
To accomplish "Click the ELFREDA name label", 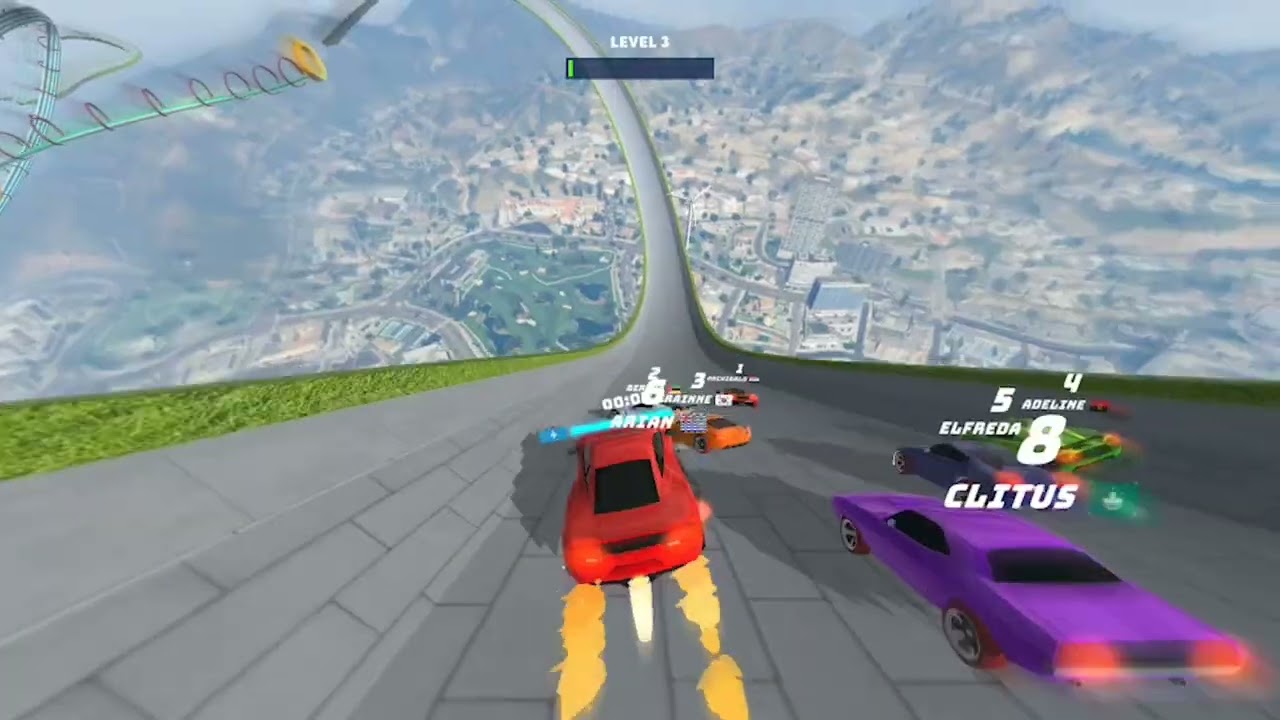I will (x=980, y=428).
